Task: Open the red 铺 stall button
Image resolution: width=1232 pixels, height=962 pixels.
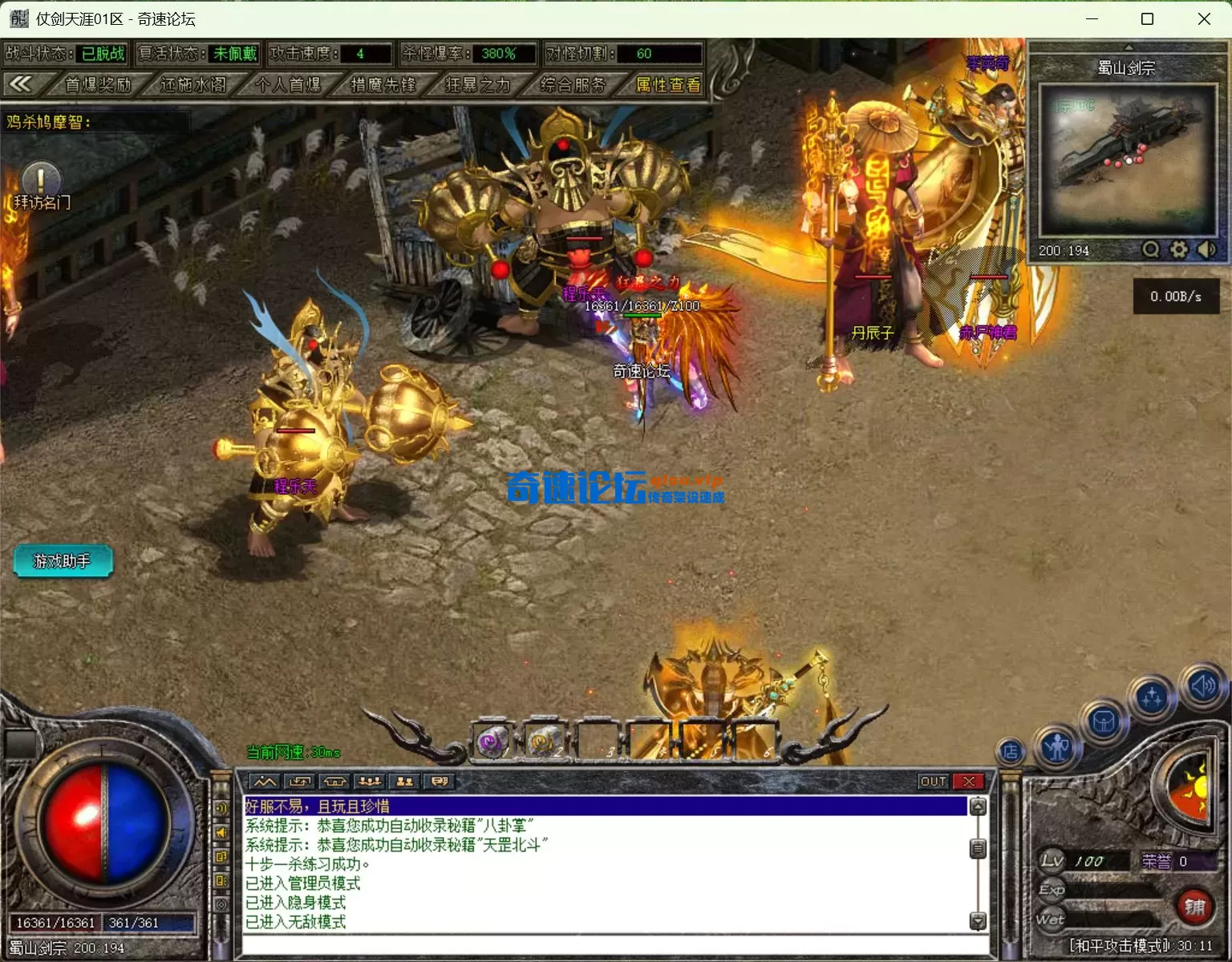Action: [x=1194, y=907]
